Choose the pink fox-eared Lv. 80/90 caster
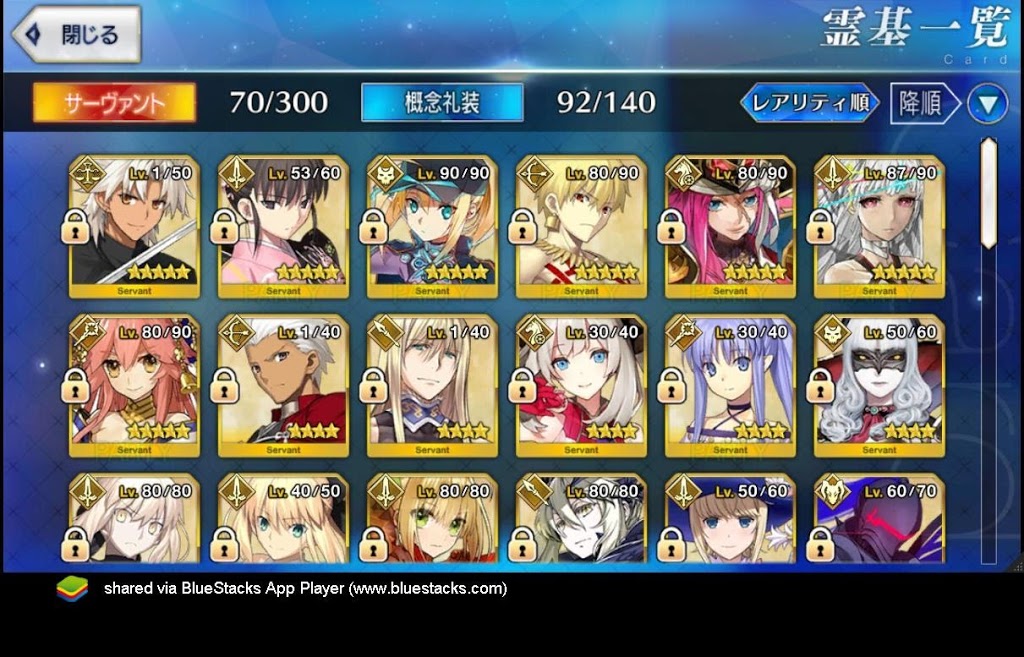This screenshot has height=657, width=1024. [135, 385]
